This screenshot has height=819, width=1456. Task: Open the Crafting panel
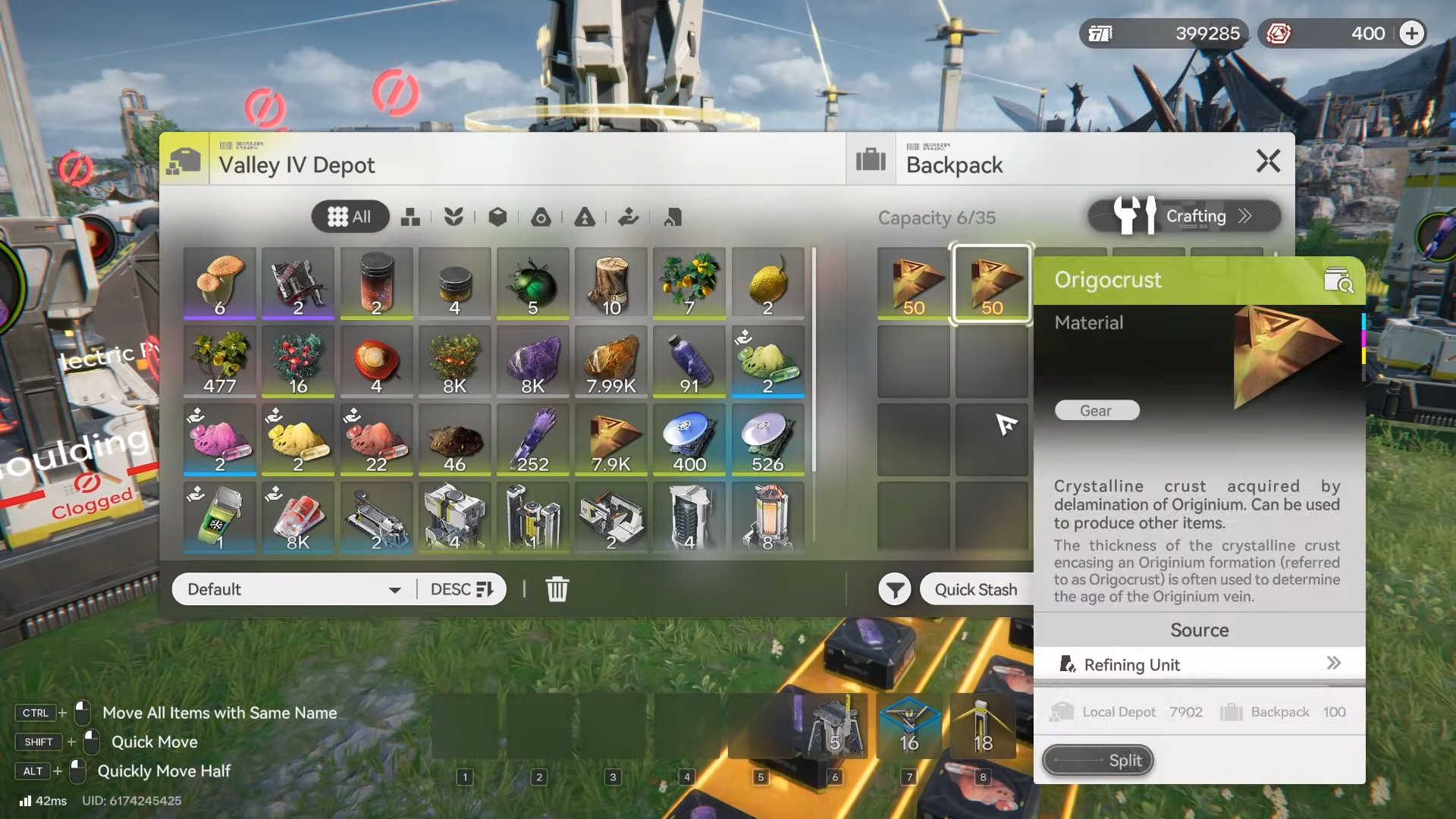(x=1185, y=217)
